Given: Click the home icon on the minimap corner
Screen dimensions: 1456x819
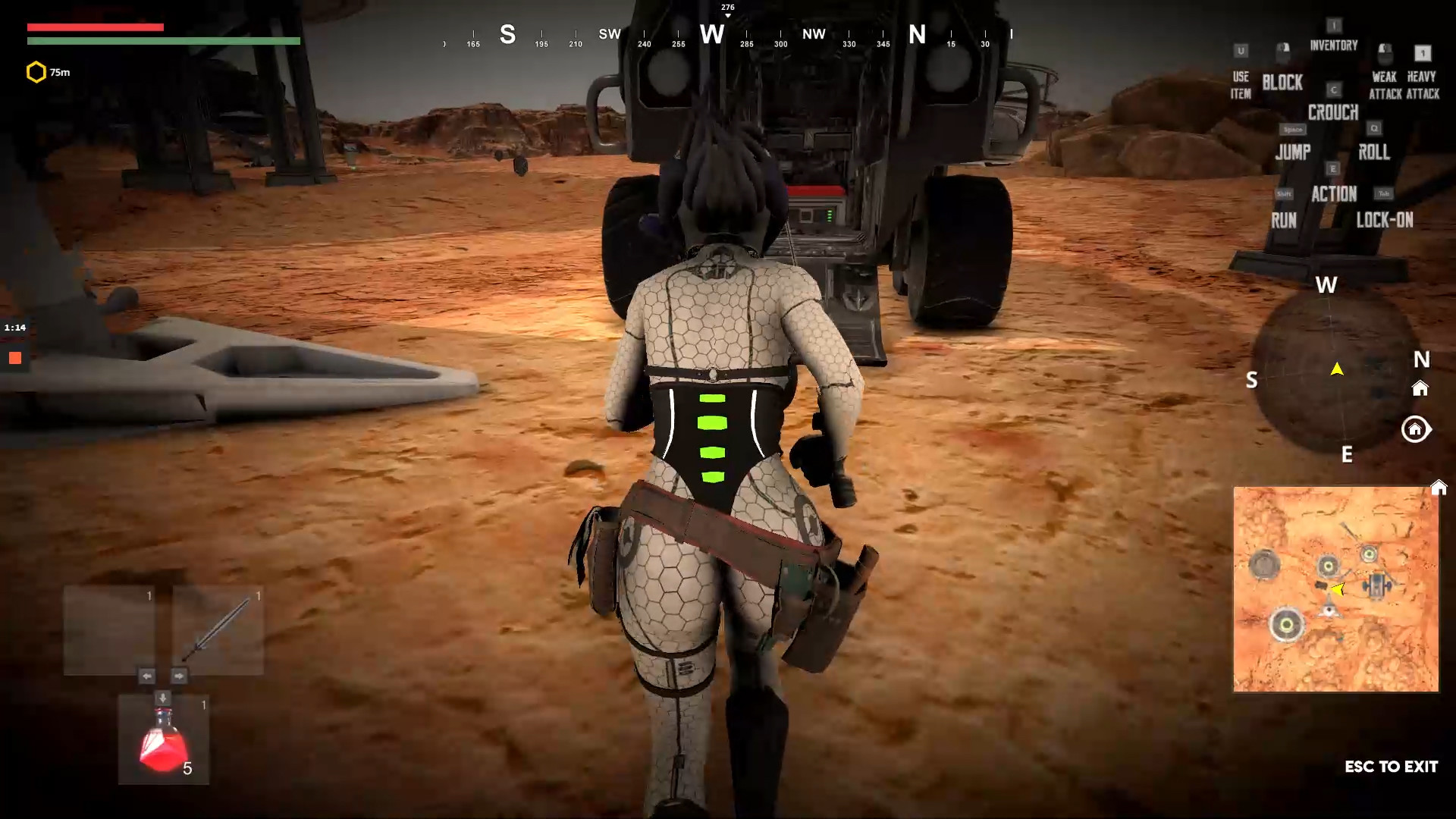Looking at the screenshot, I should click(x=1439, y=488).
